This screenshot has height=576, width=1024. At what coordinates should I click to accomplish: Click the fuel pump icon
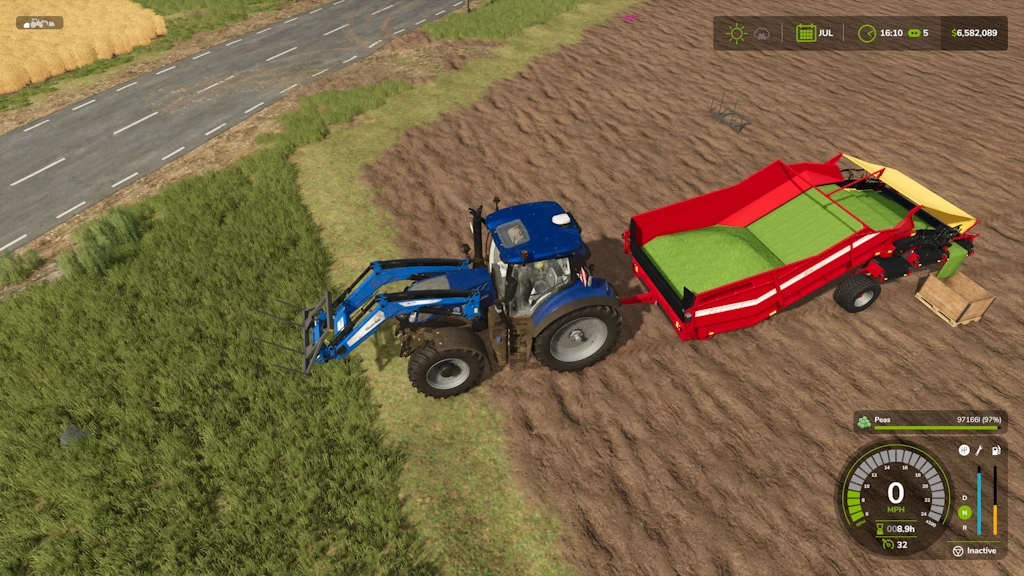pos(996,451)
